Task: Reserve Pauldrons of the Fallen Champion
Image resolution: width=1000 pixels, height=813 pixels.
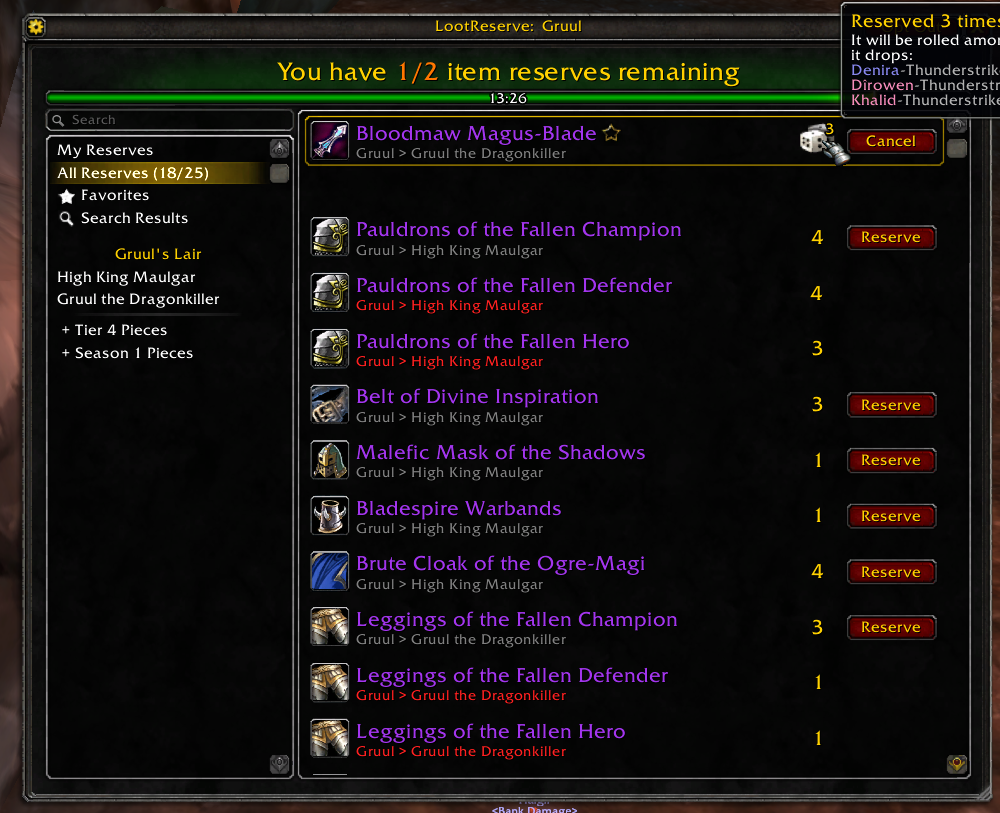Action: pyautogui.click(x=890, y=237)
